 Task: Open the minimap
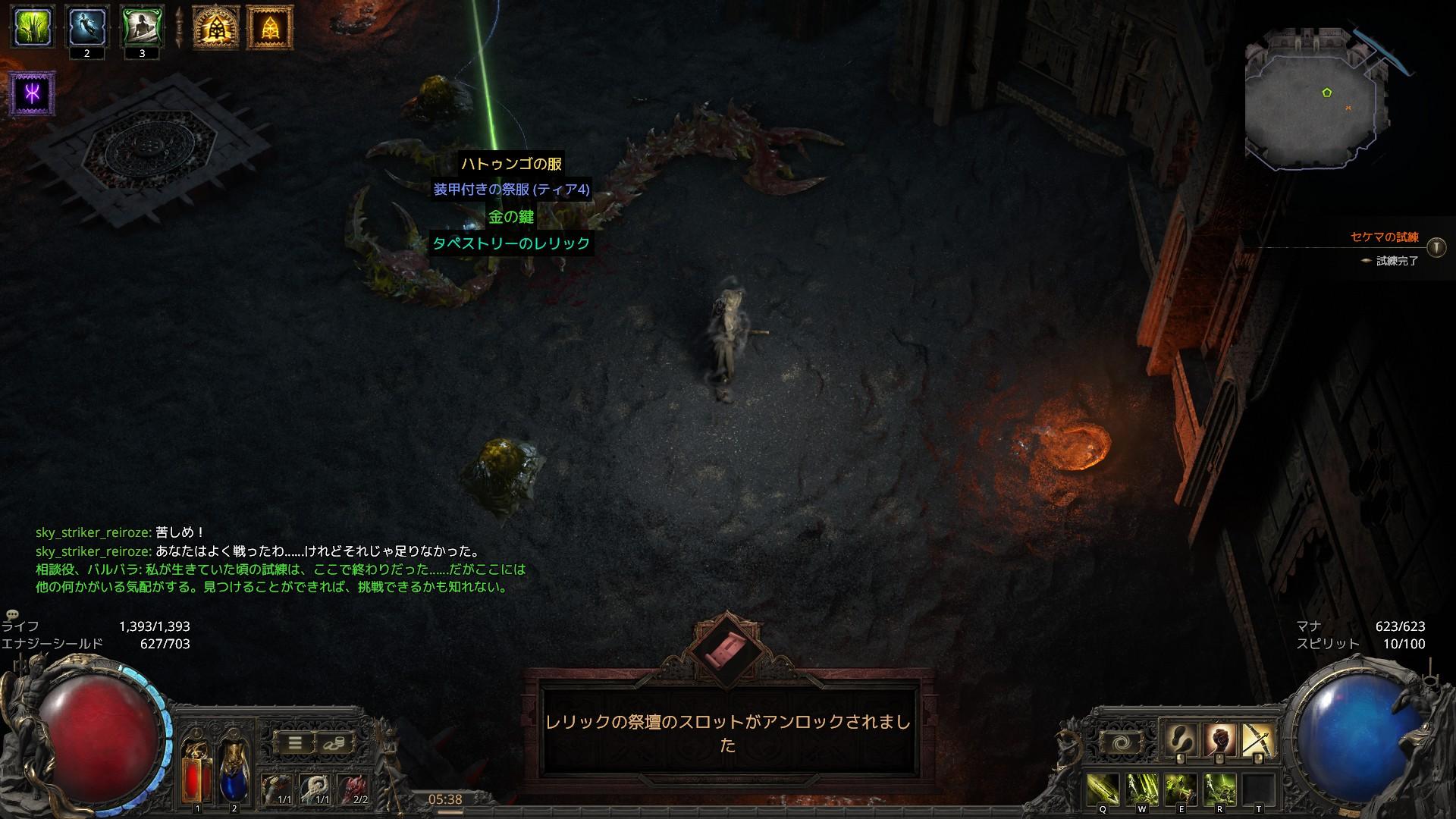click(1318, 97)
